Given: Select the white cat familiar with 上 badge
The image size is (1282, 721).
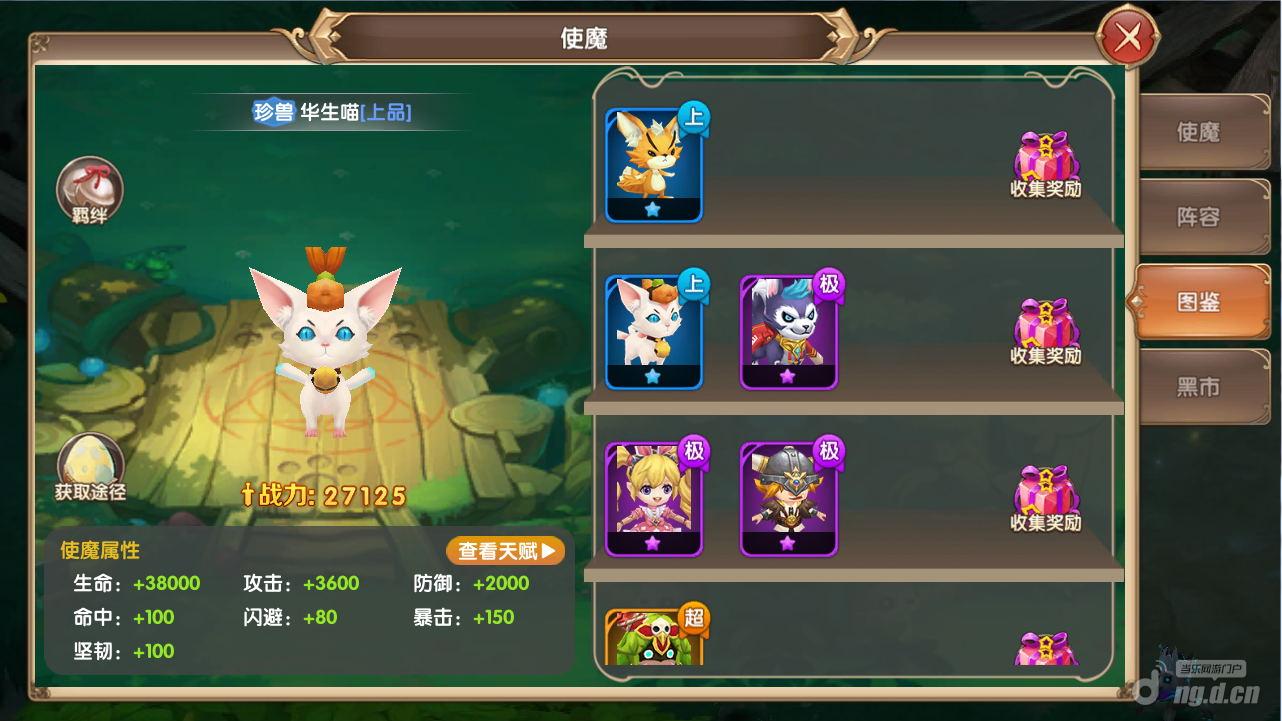Looking at the screenshot, I should (x=652, y=328).
